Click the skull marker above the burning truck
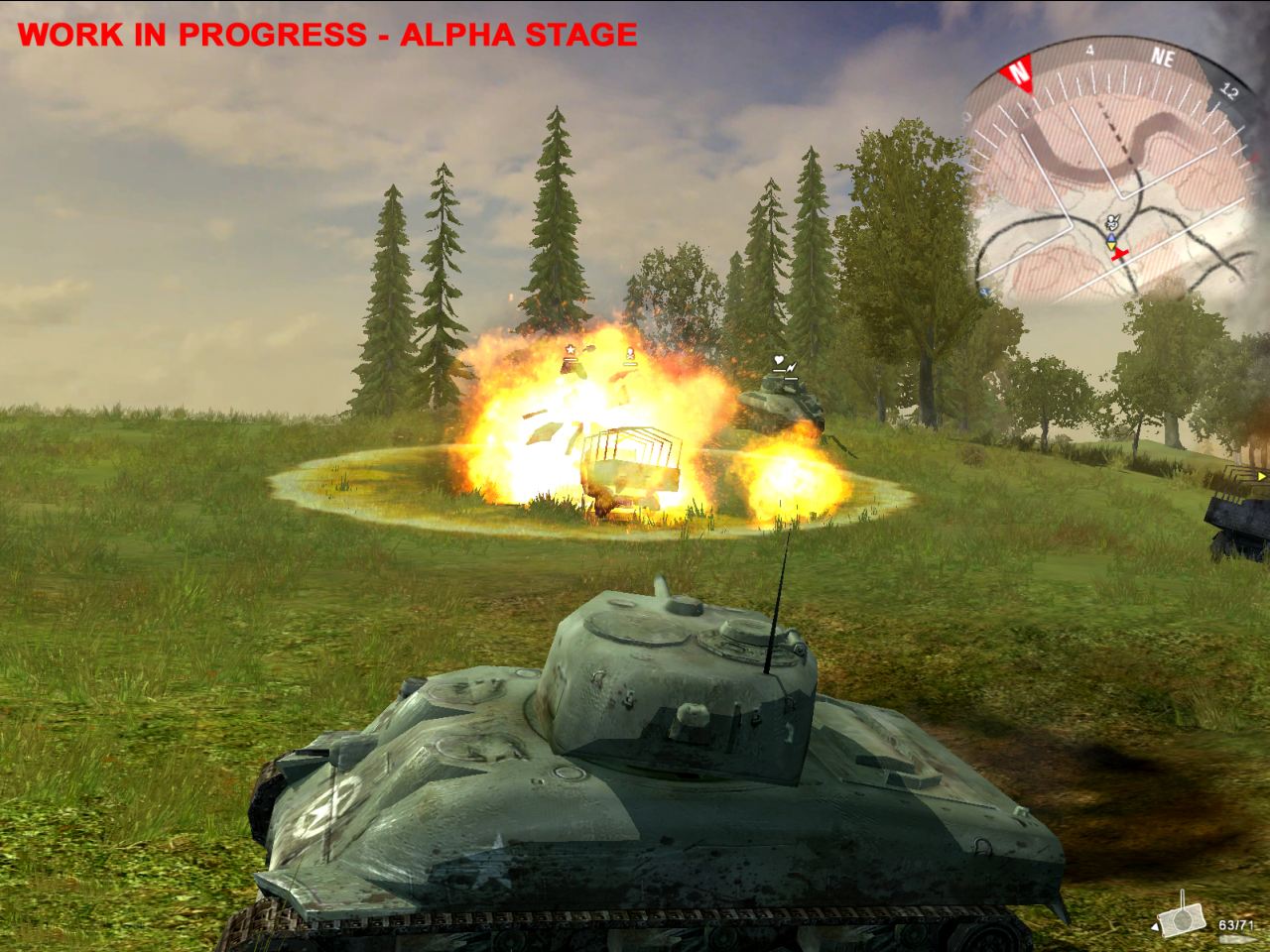This screenshot has height=952, width=1270. (x=630, y=352)
